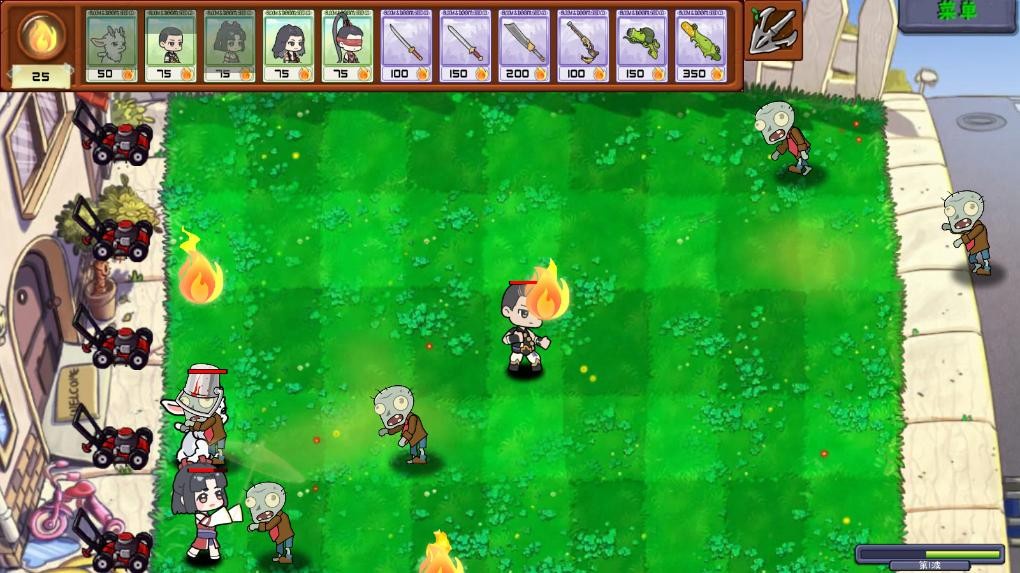
Task: Select the long rifle weapon card
Action: click(583, 46)
